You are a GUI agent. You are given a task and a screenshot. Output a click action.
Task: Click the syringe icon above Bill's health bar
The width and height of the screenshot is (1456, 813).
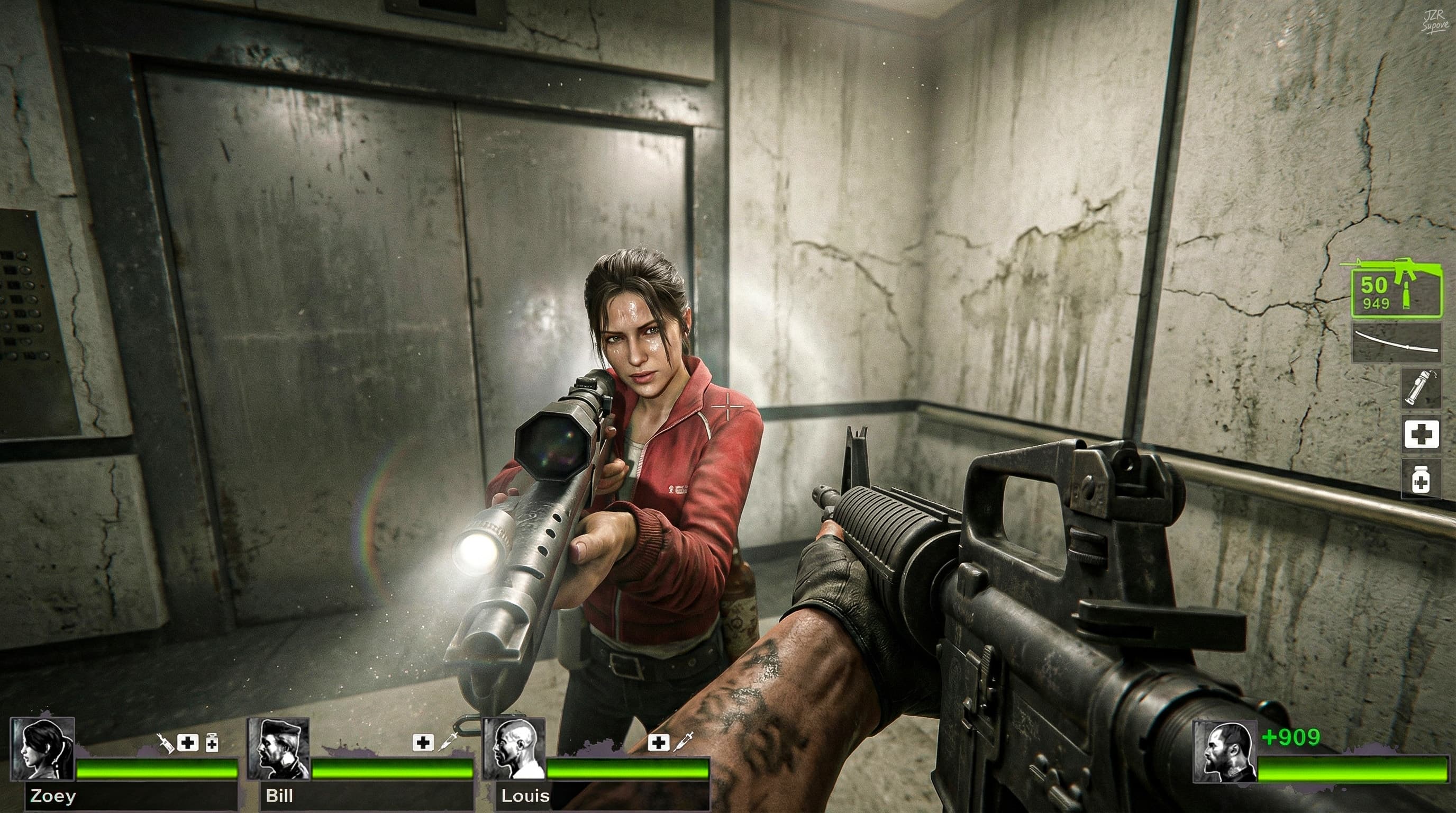(448, 741)
